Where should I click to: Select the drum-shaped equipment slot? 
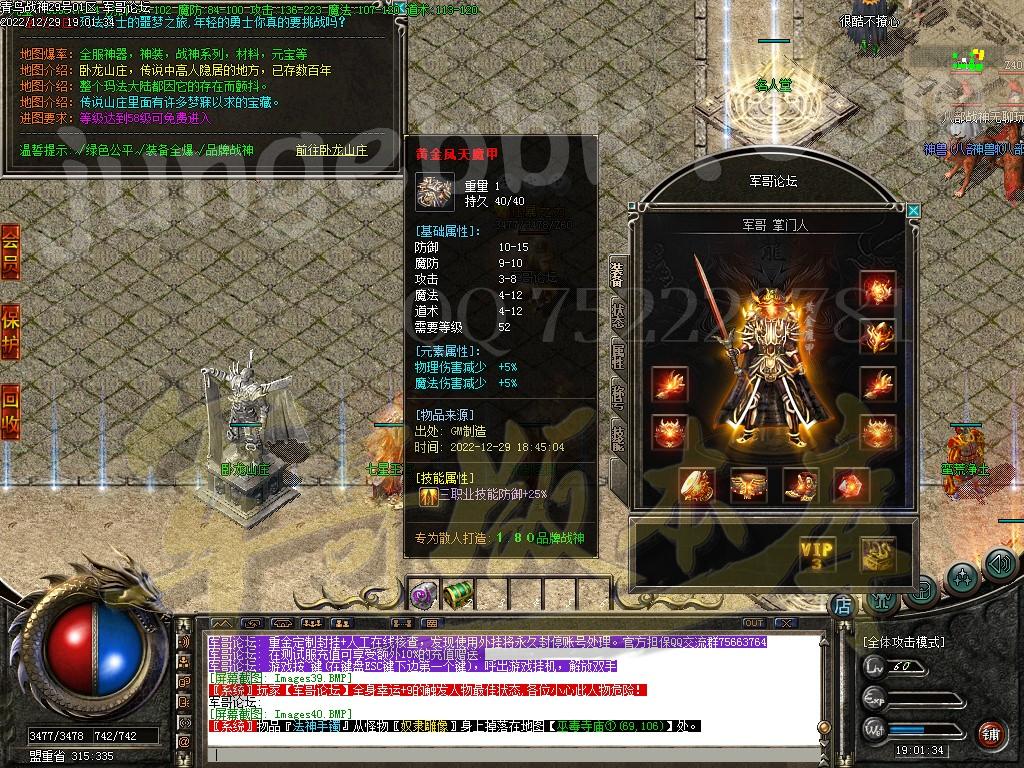pos(696,485)
